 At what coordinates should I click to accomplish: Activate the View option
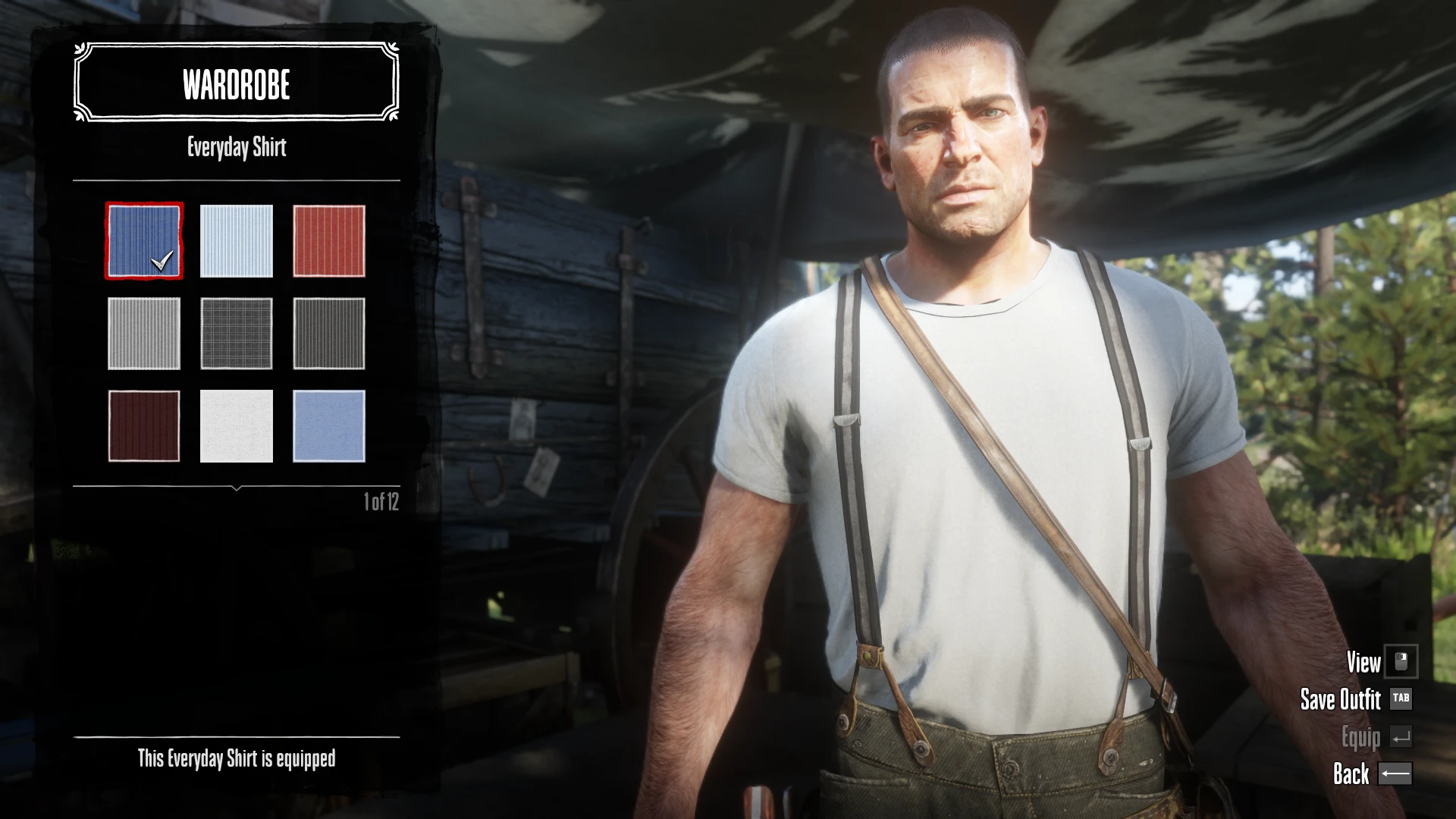pyautogui.click(x=1363, y=662)
